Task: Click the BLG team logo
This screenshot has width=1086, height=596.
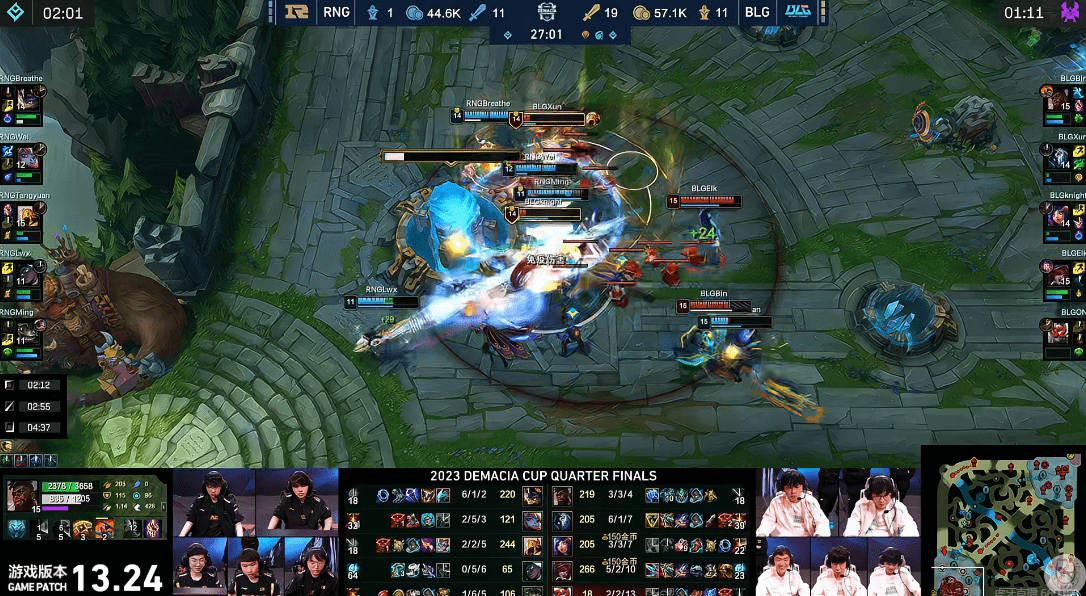Action: point(797,13)
